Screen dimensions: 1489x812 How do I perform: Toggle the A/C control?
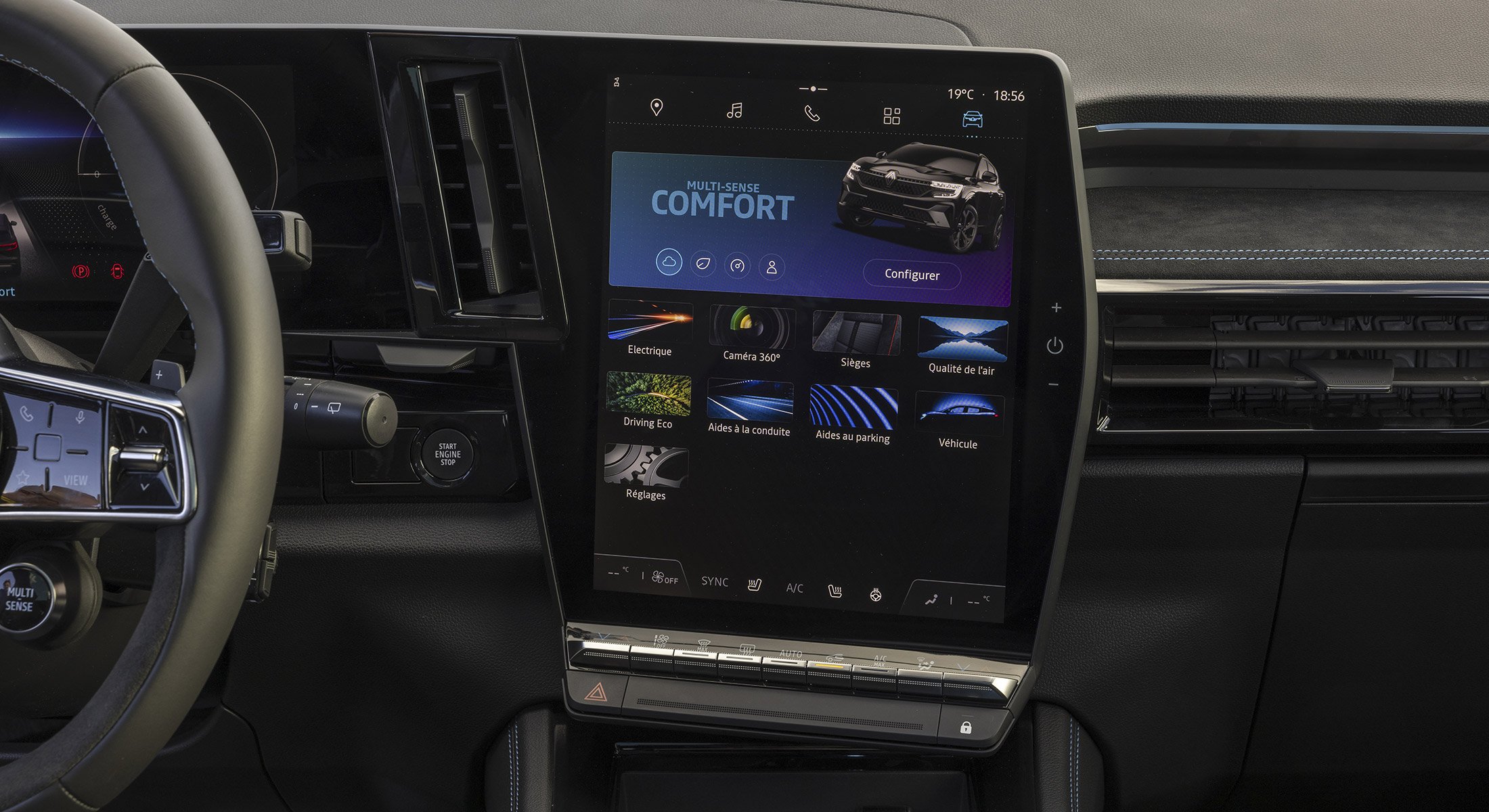pyautogui.click(x=793, y=587)
